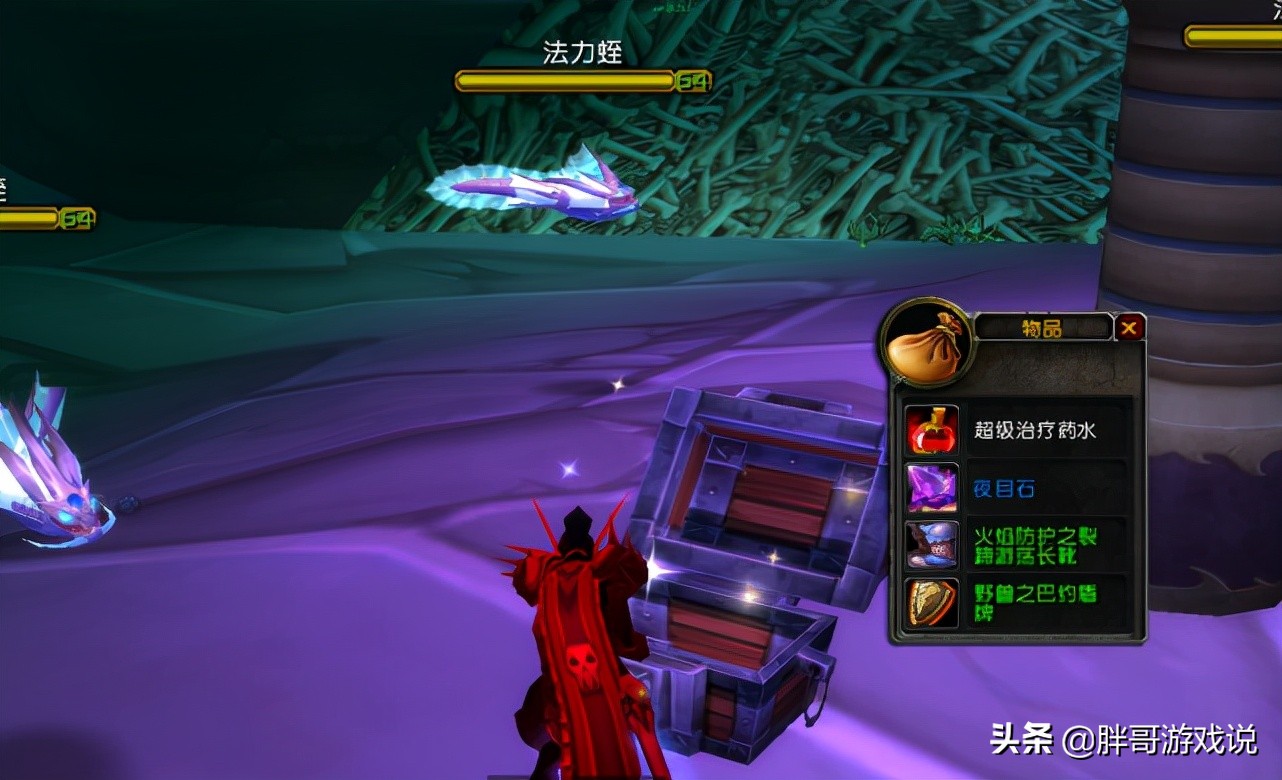Click the 胖哥游戏说 watermark text
1282x780 pixels.
pyautogui.click(x=1180, y=740)
